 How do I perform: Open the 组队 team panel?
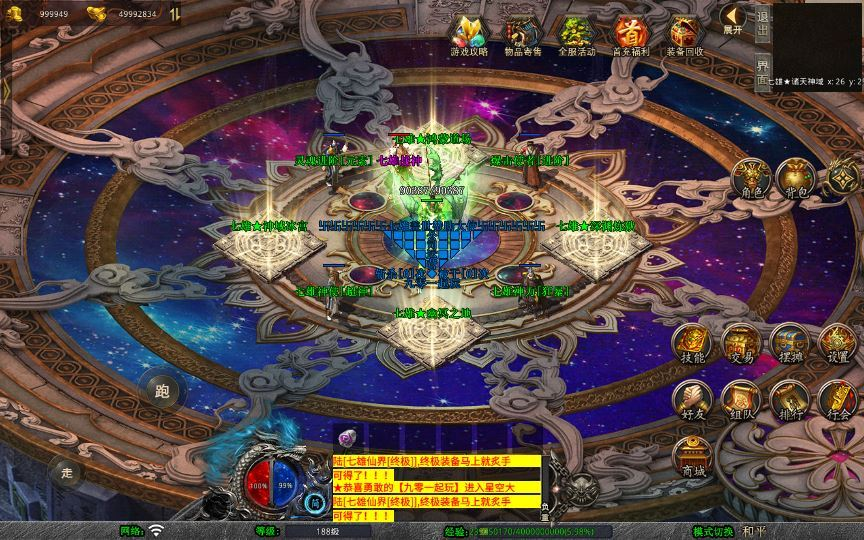741,400
